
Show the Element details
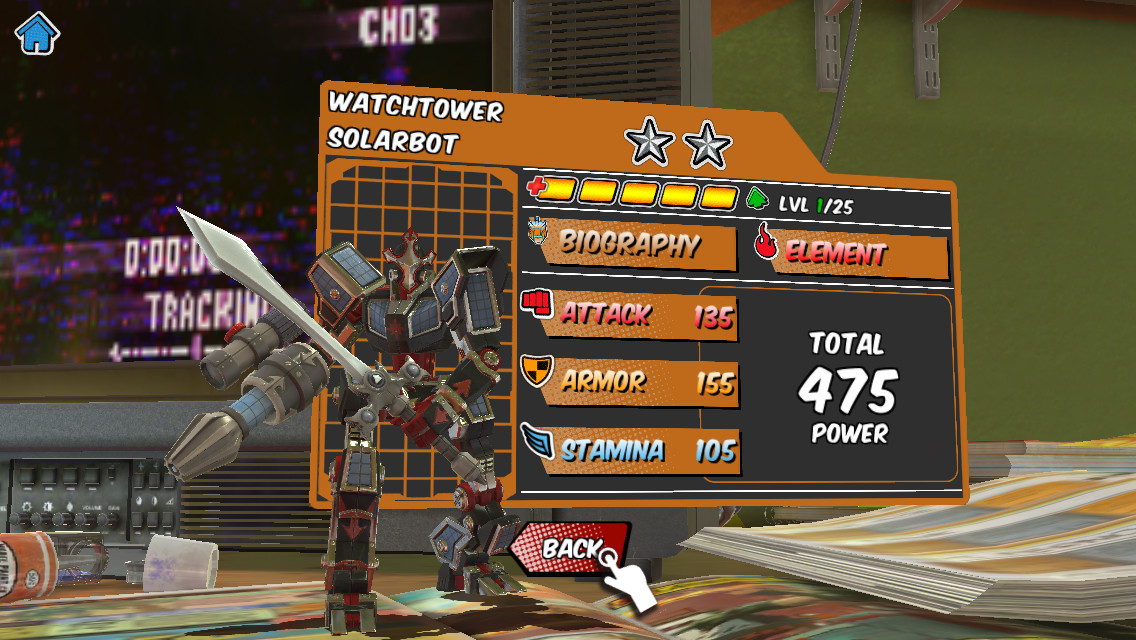click(x=850, y=251)
